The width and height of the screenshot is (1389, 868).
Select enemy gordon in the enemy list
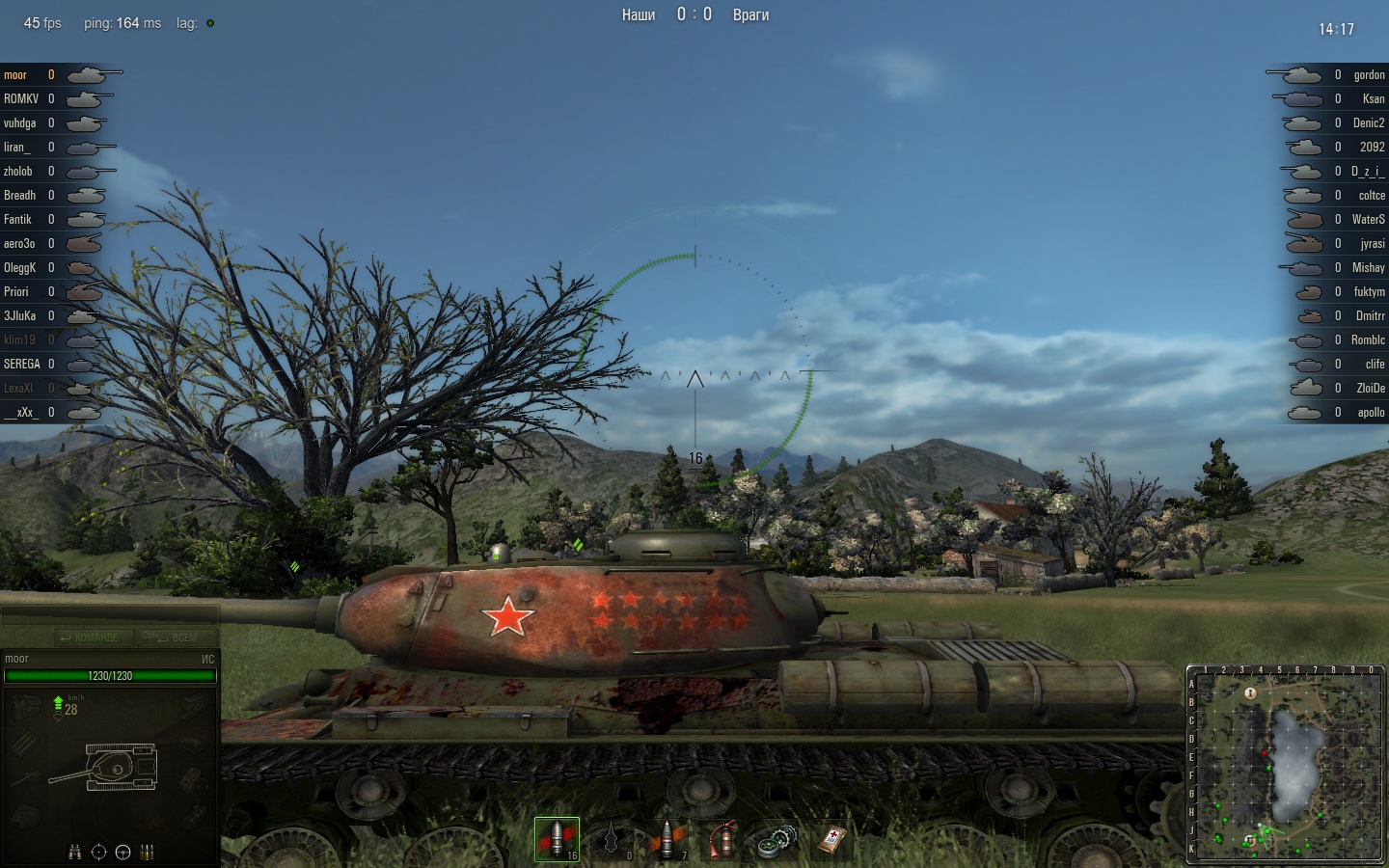click(1369, 74)
